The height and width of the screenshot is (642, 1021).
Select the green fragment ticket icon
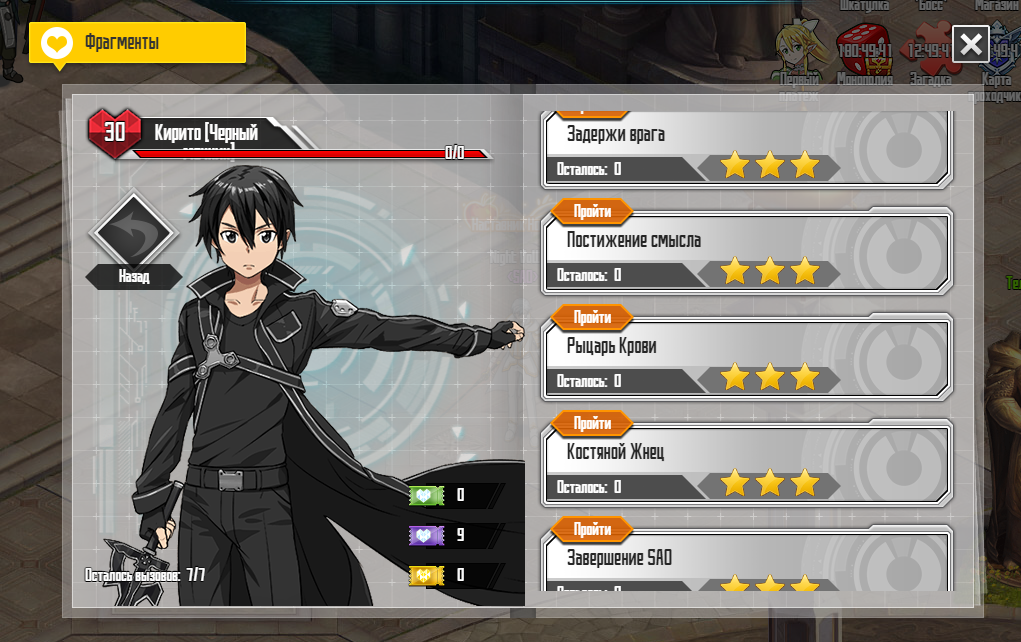(x=427, y=495)
